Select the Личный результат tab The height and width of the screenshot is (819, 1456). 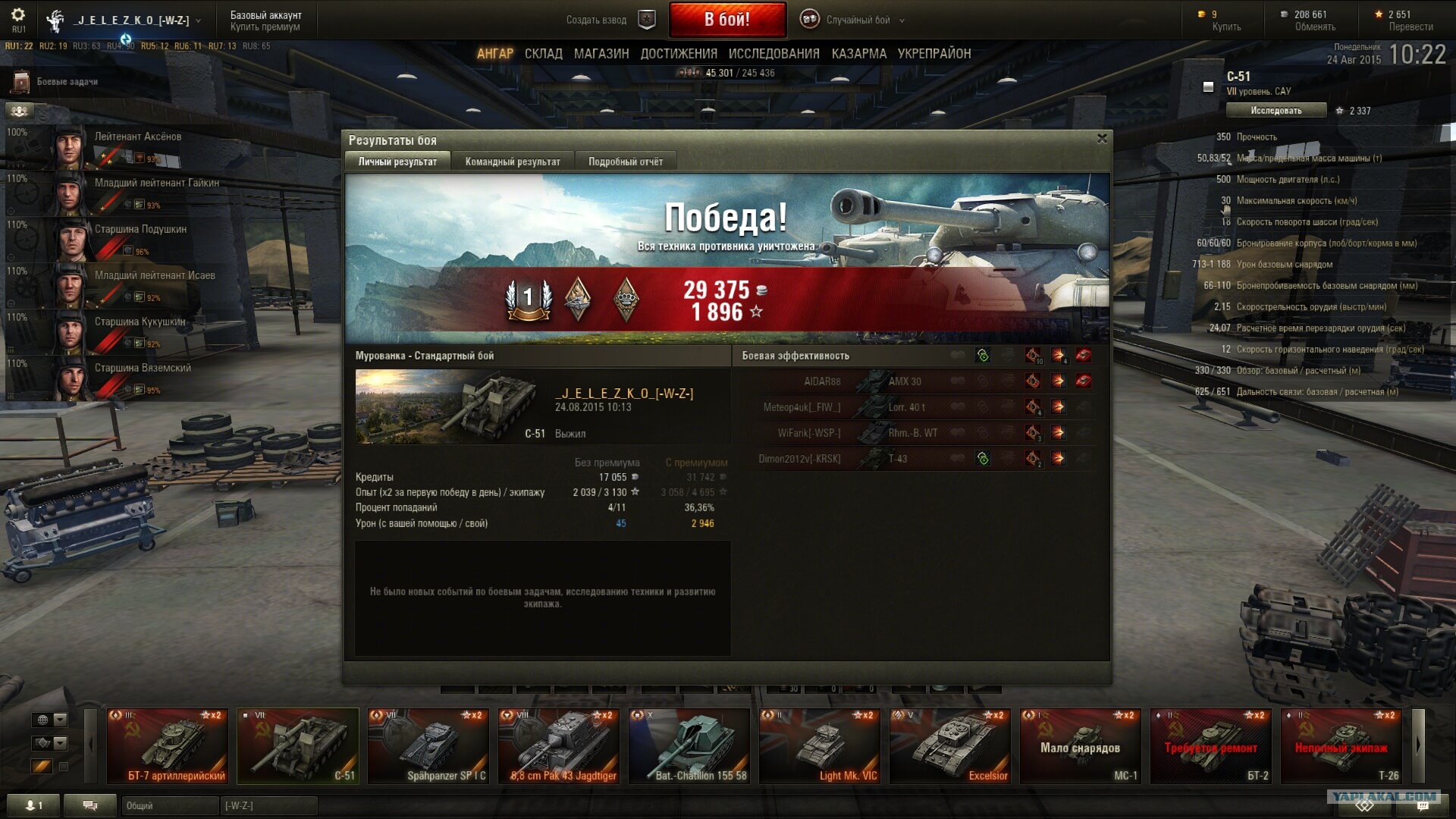point(397,162)
